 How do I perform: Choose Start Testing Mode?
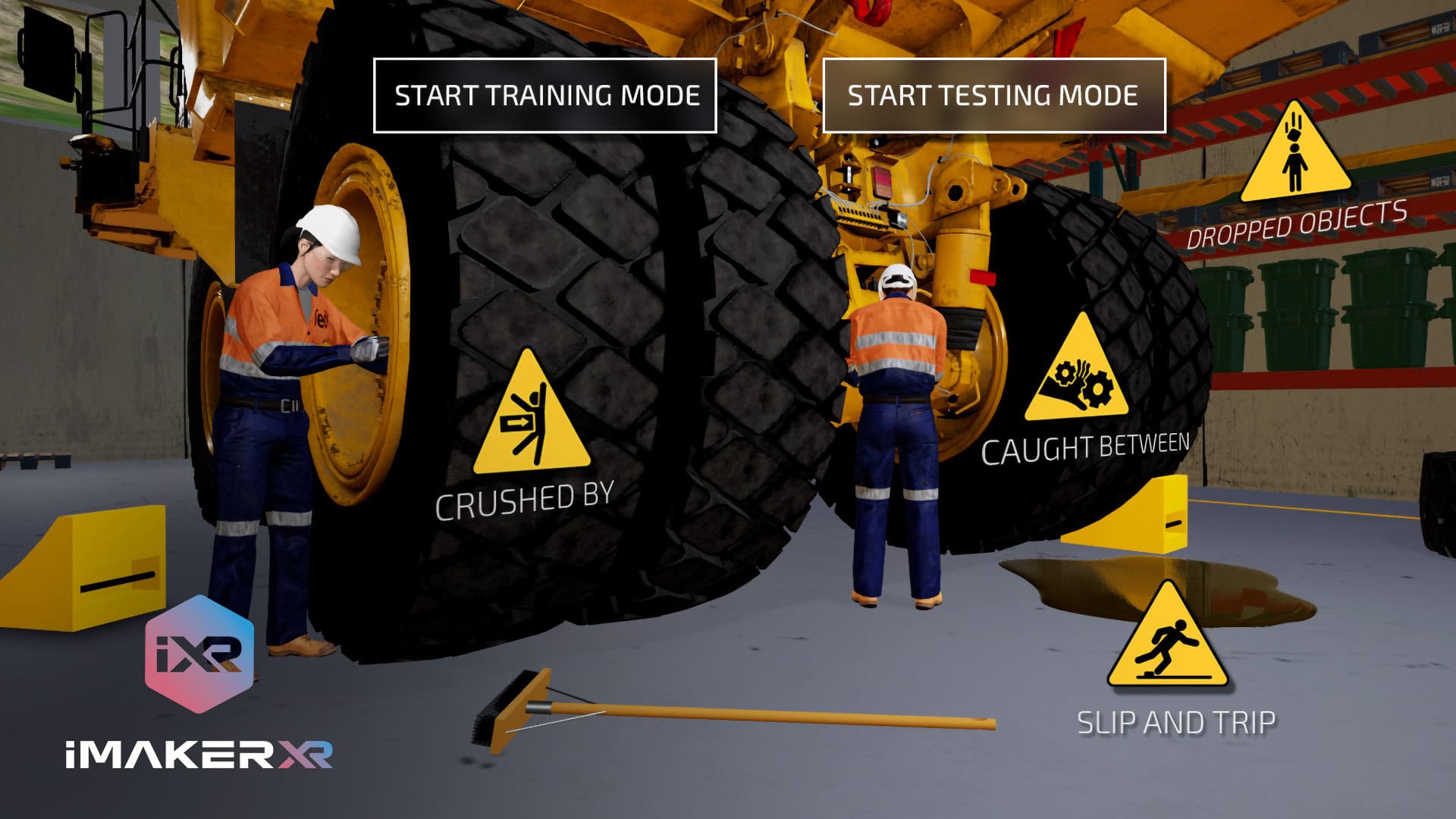click(x=993, y=96)
